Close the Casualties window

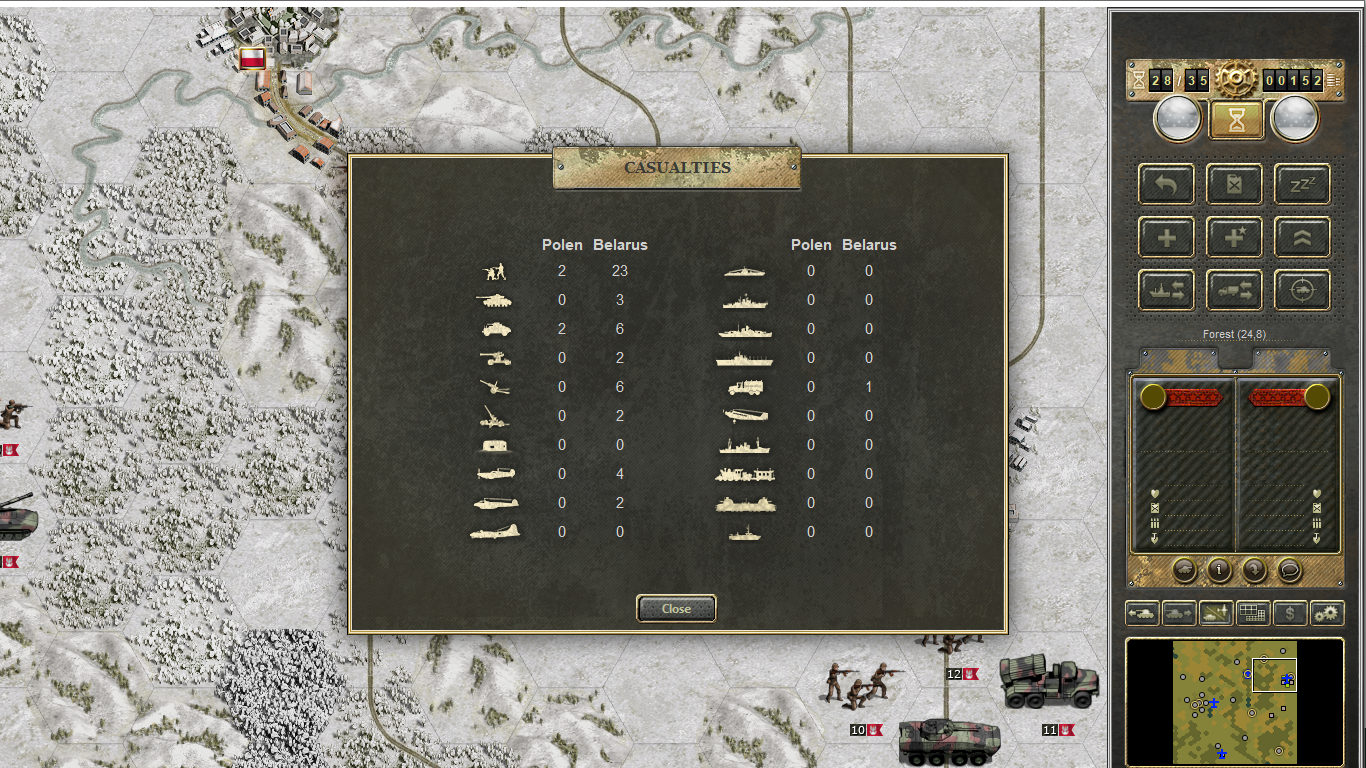676,608
